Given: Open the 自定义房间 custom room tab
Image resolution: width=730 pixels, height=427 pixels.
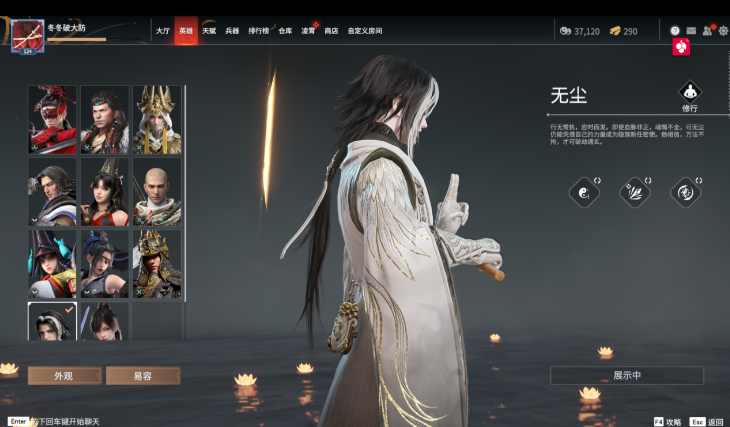Looking at the screenshot, I should (365, 31).
